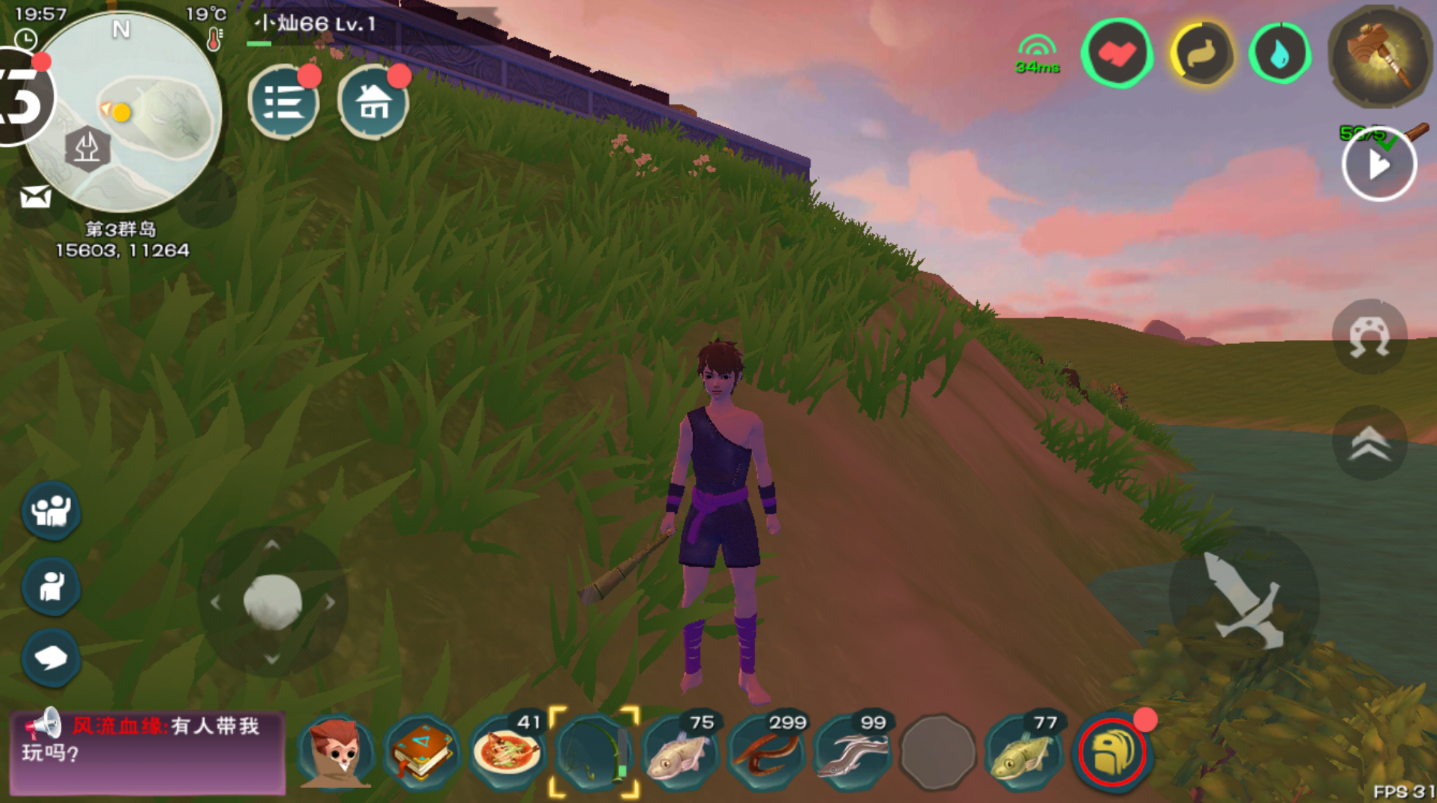Open the circular minimap
The image size is (1437, 803).
[122, 110]
